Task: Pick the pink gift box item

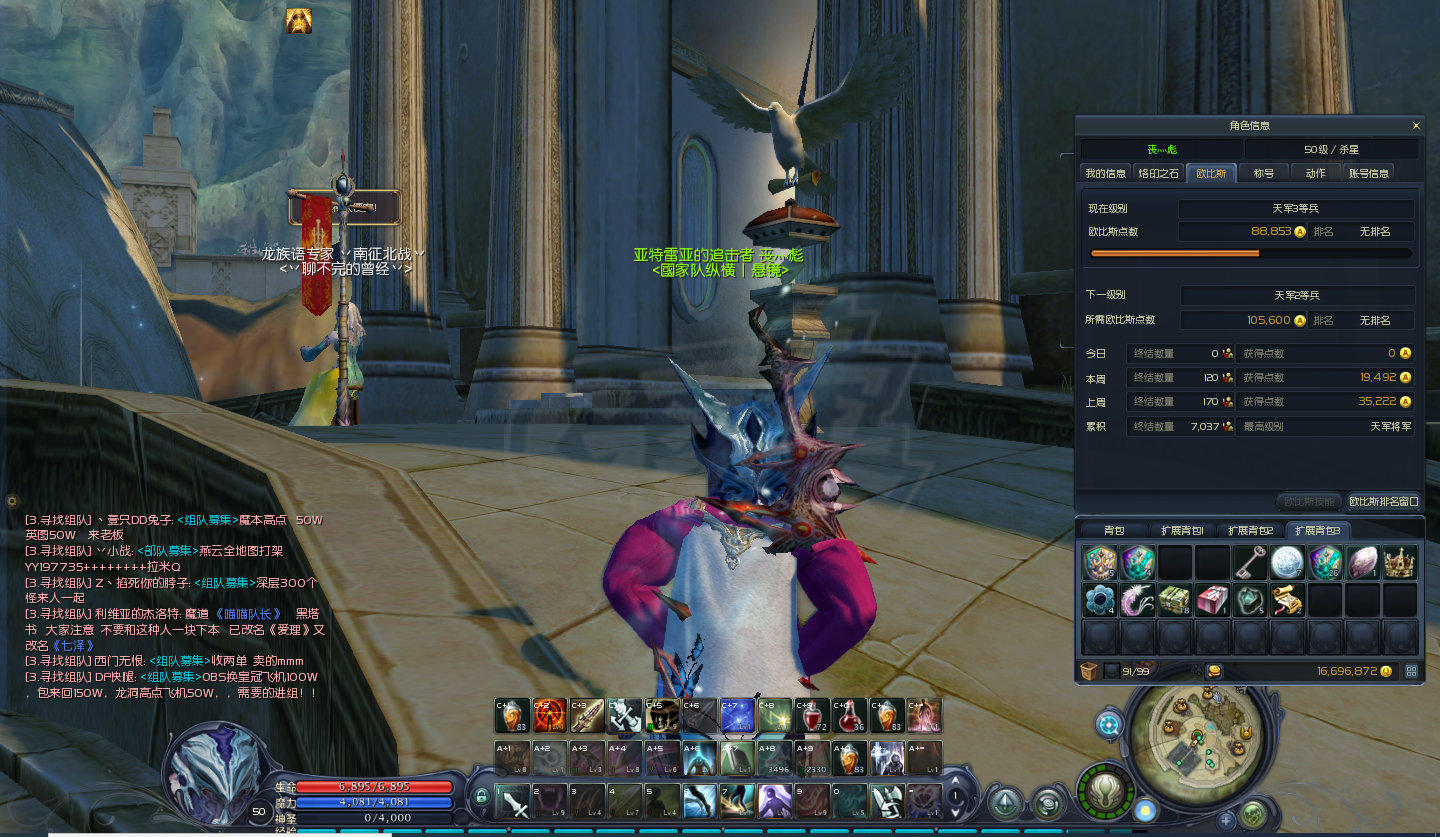Action: (x=1212, y=600)
